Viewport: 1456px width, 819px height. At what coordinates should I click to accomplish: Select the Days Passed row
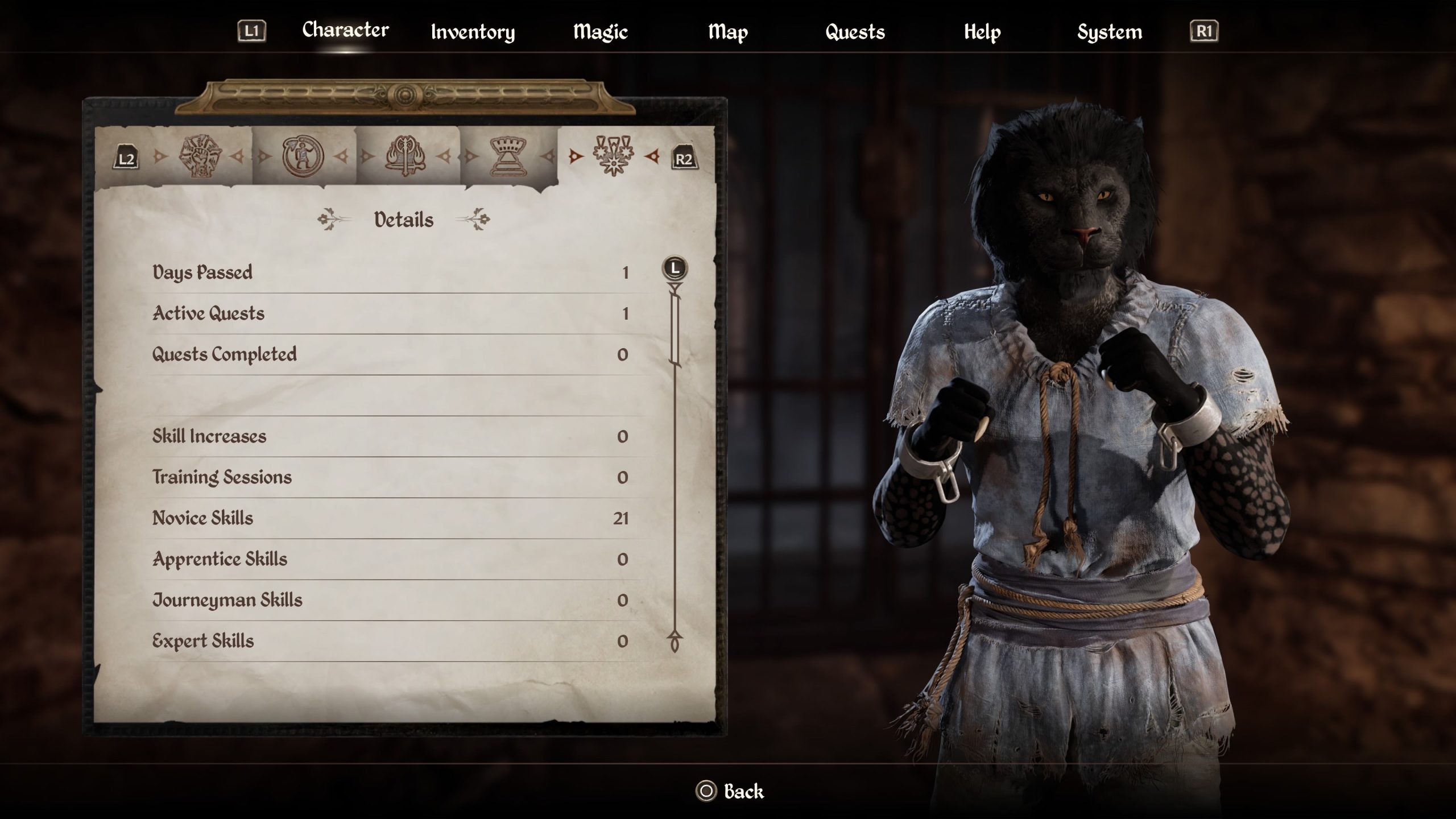[390, 272]
